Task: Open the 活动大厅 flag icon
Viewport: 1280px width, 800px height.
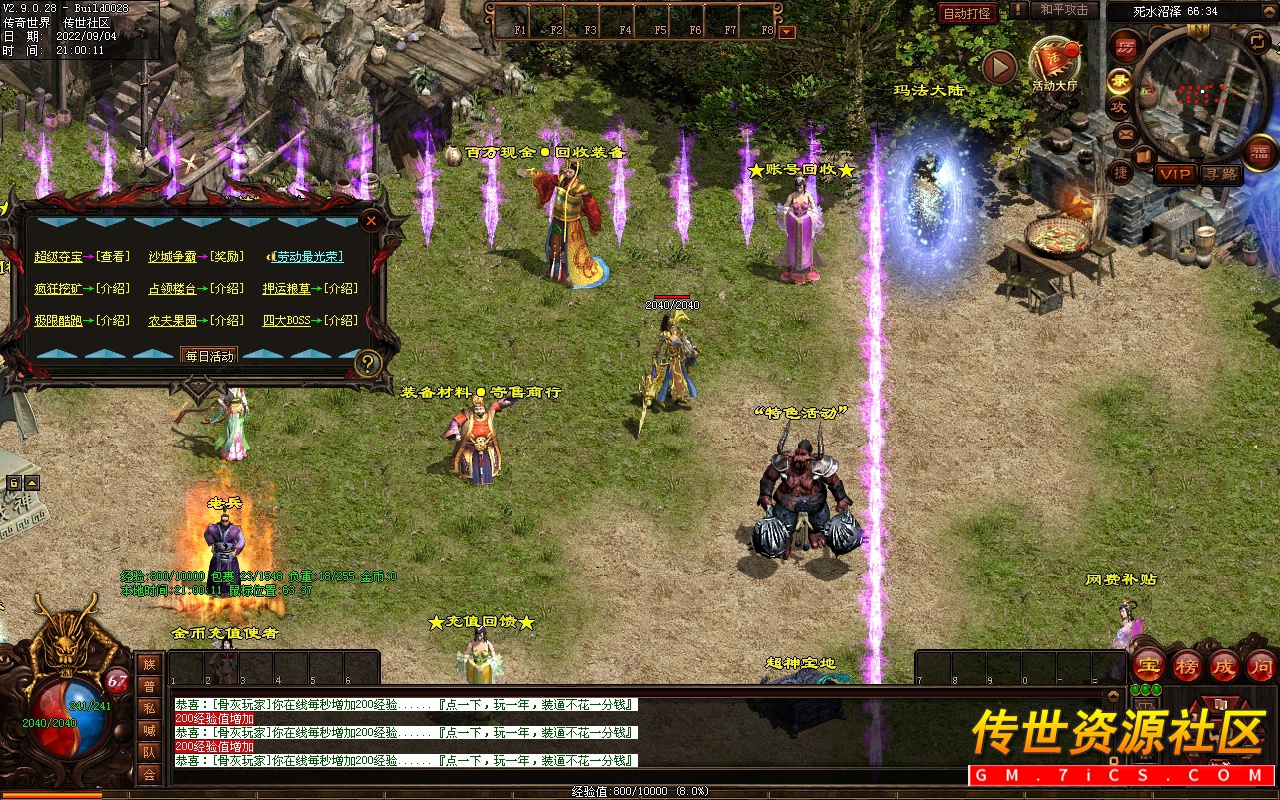Action: 1054,62
